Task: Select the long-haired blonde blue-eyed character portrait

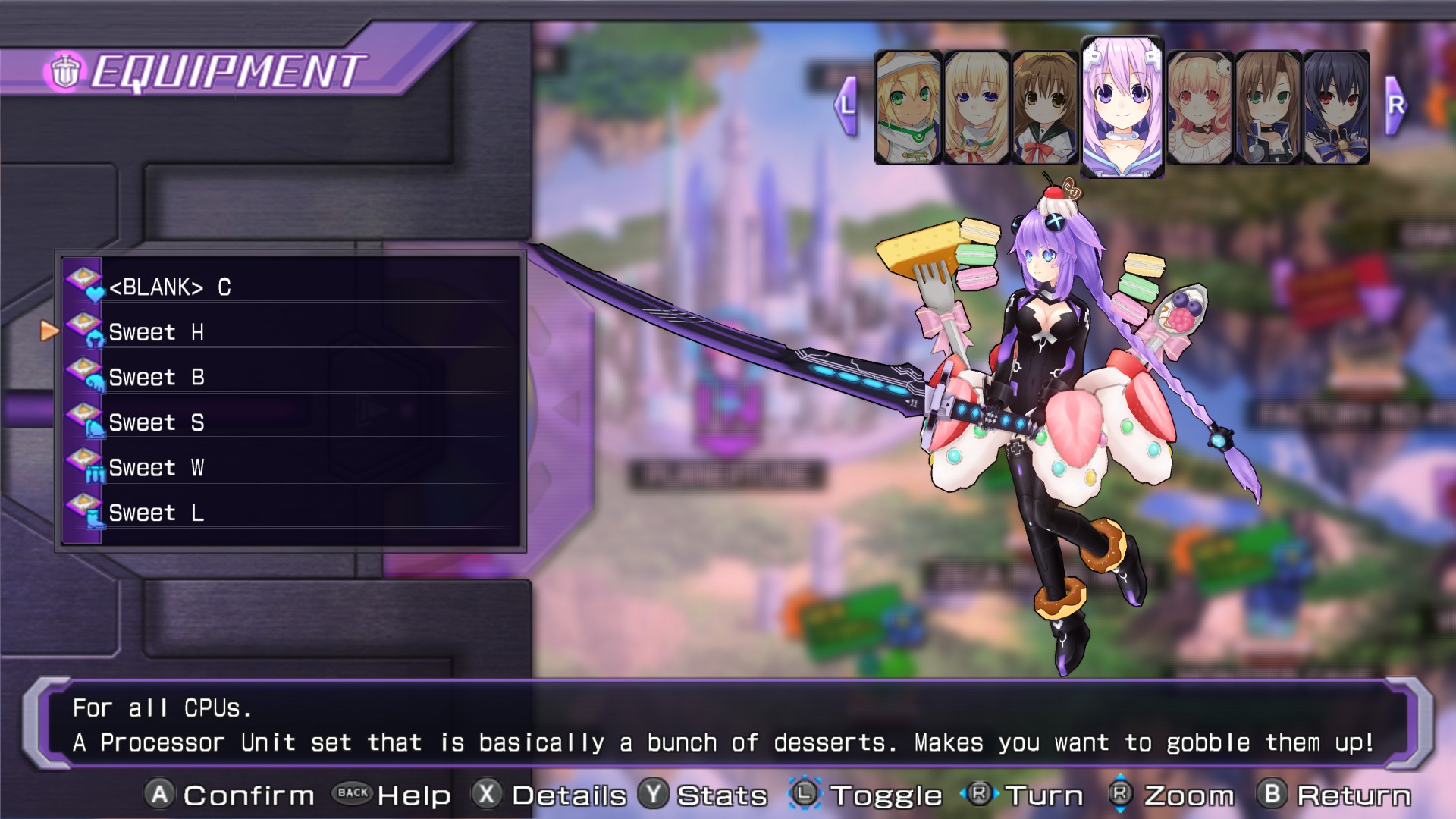Action: 976,107
